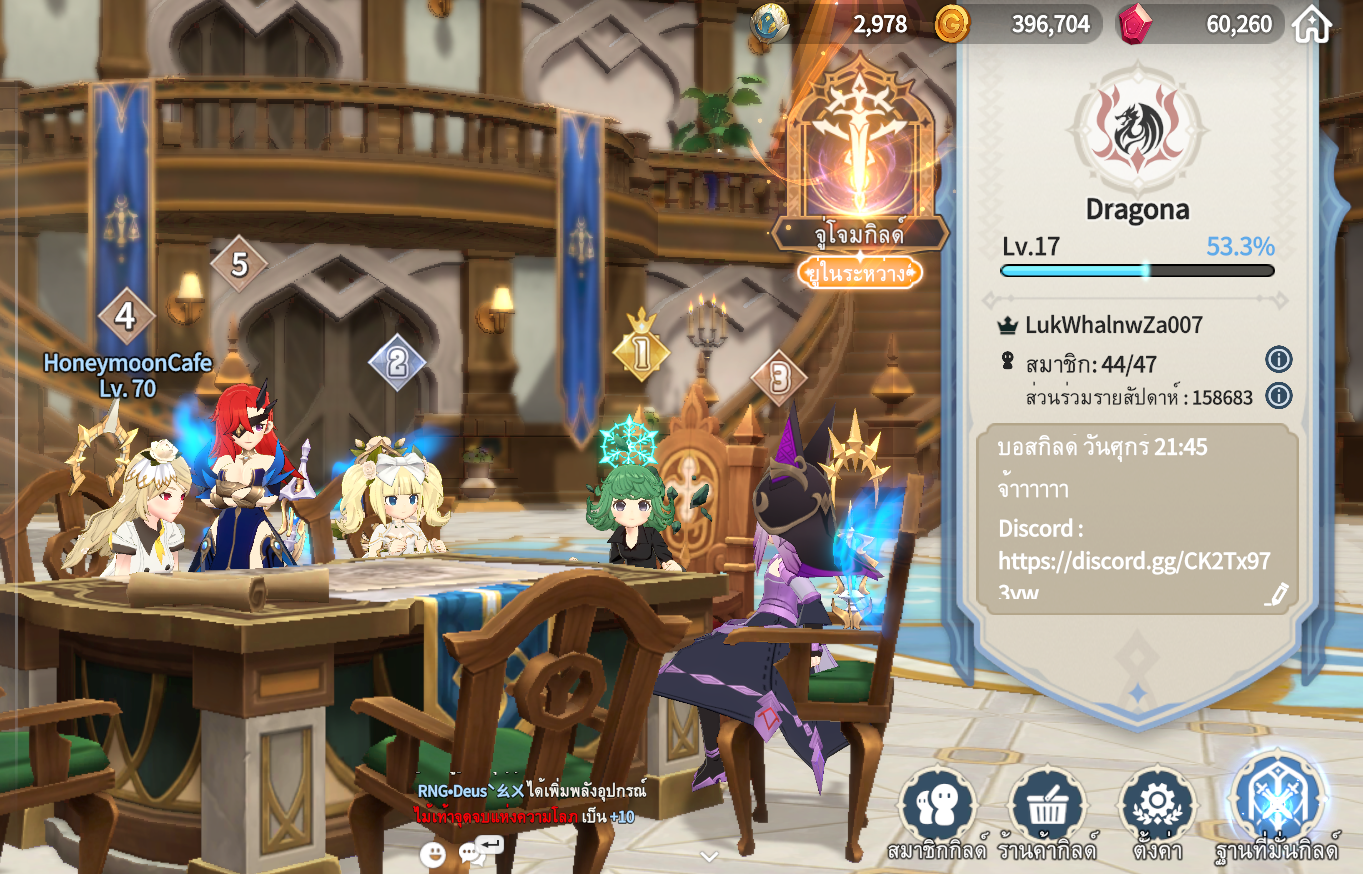1363x874 pixels.
Task: Open the guild raid sword banner
Action: [x=859, y=150]
